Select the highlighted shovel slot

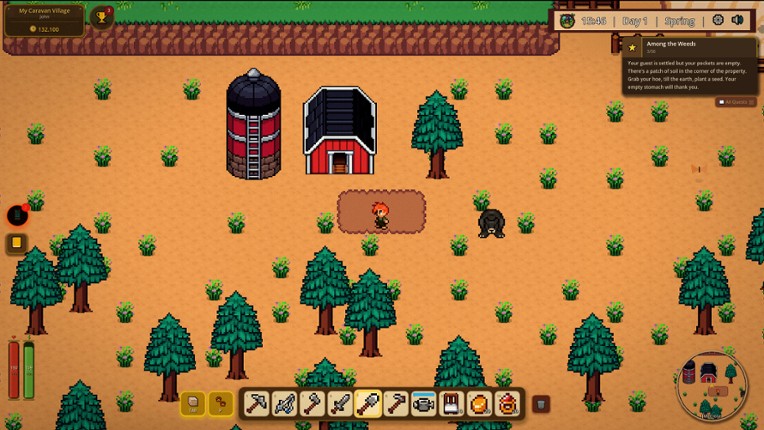(368, 403)
